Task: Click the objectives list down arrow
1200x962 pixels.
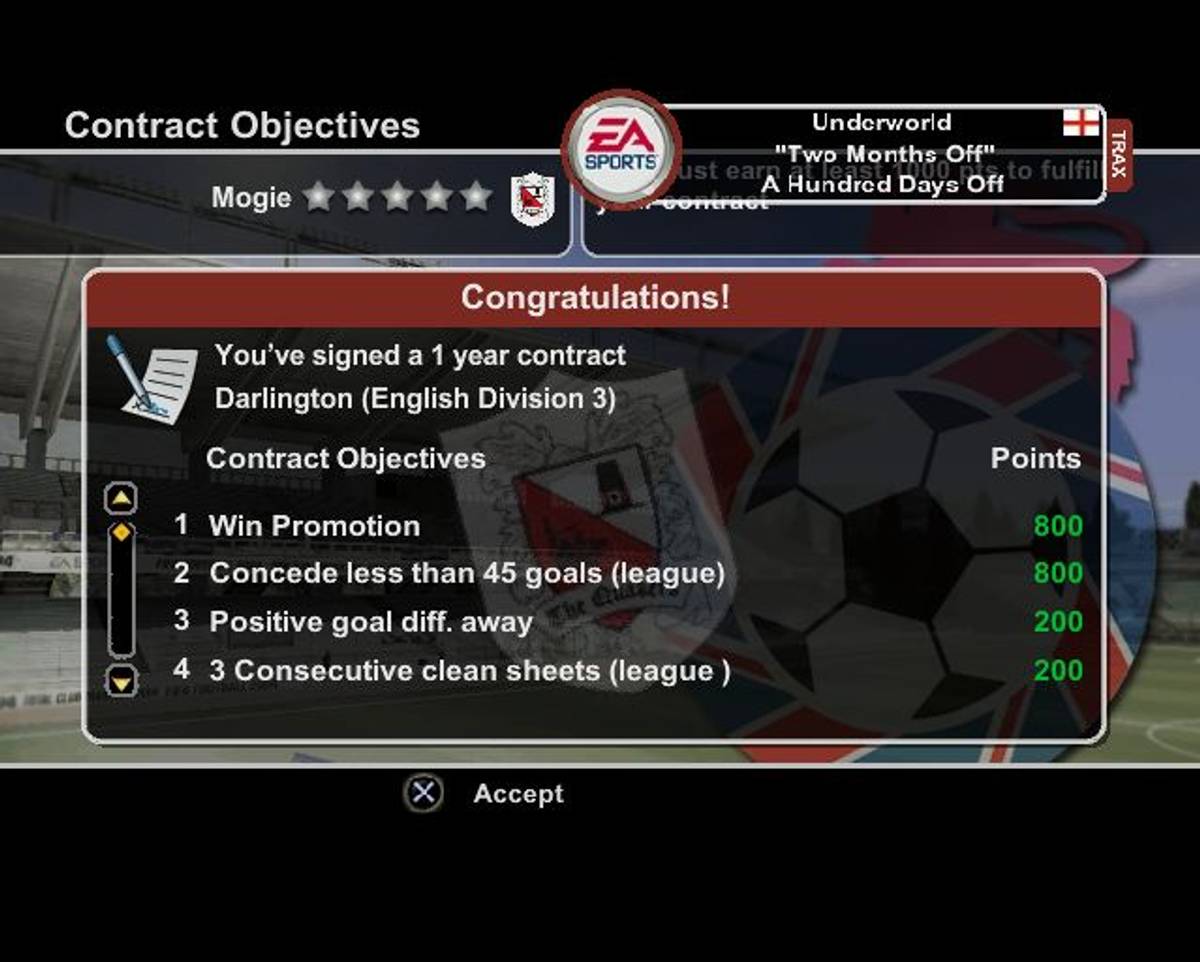Action: pos(121,682)
